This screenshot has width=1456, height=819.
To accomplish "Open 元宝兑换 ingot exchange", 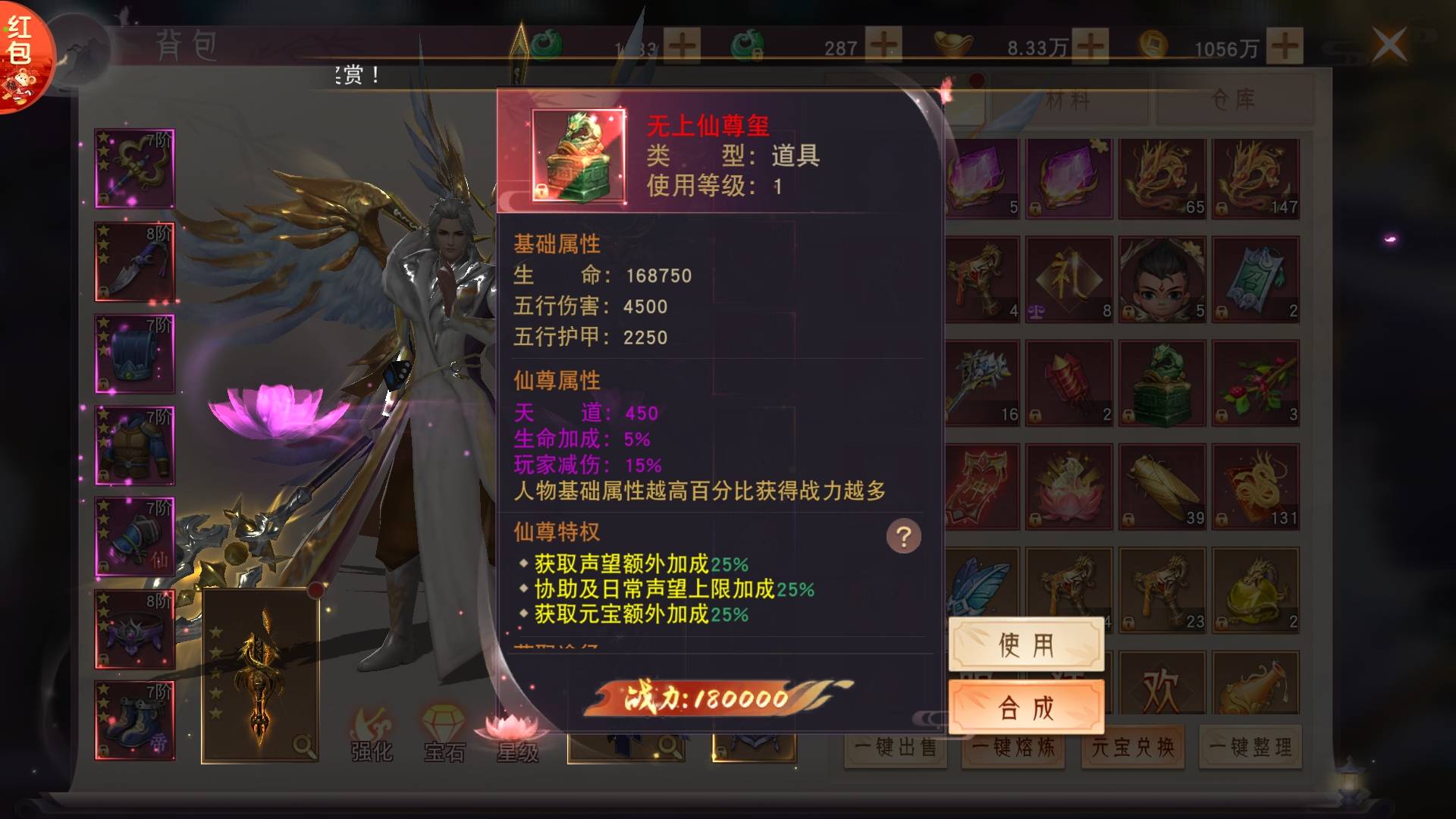I will click(1132, 748).
